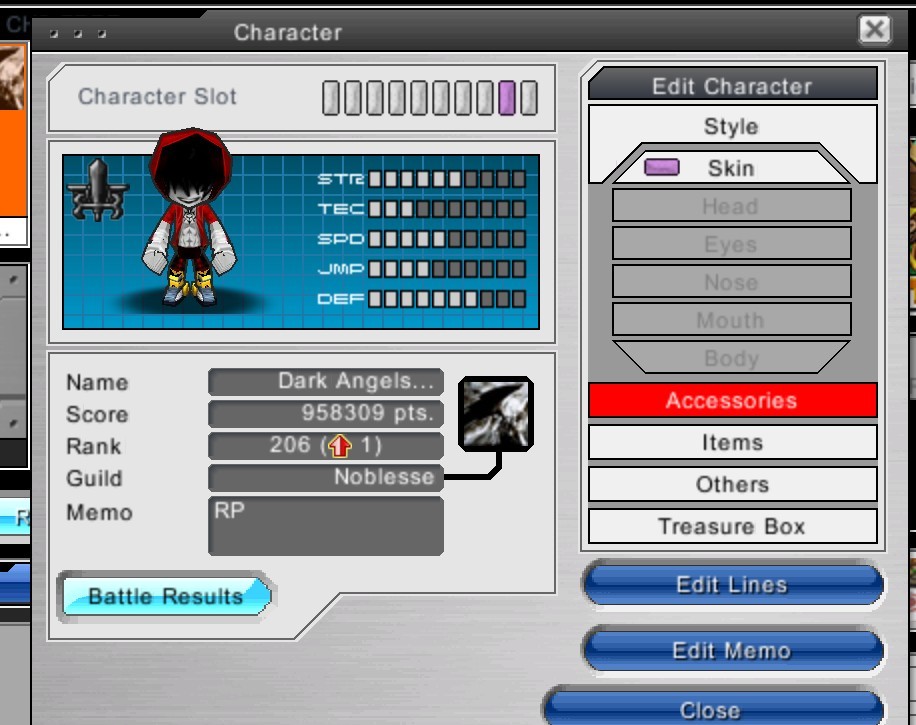Image resolution: width=916 pixels, height=725 pixels.
Task: Open the Items category
Action: (732, 443)
